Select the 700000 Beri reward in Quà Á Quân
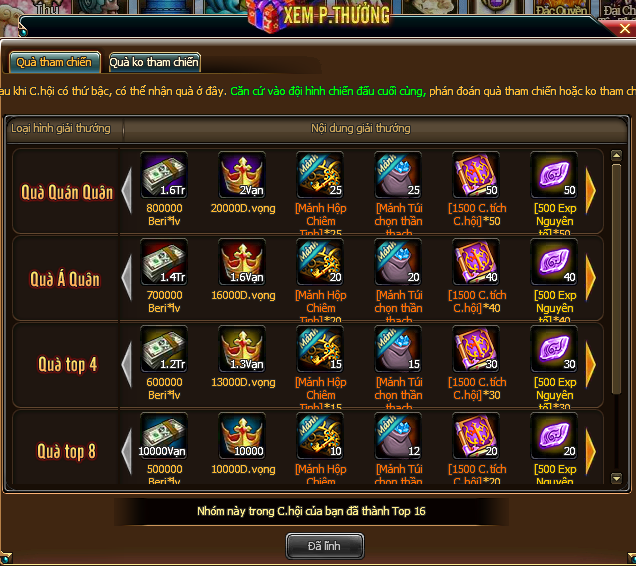This screenshot has height=566, width=636. (164, 262)
